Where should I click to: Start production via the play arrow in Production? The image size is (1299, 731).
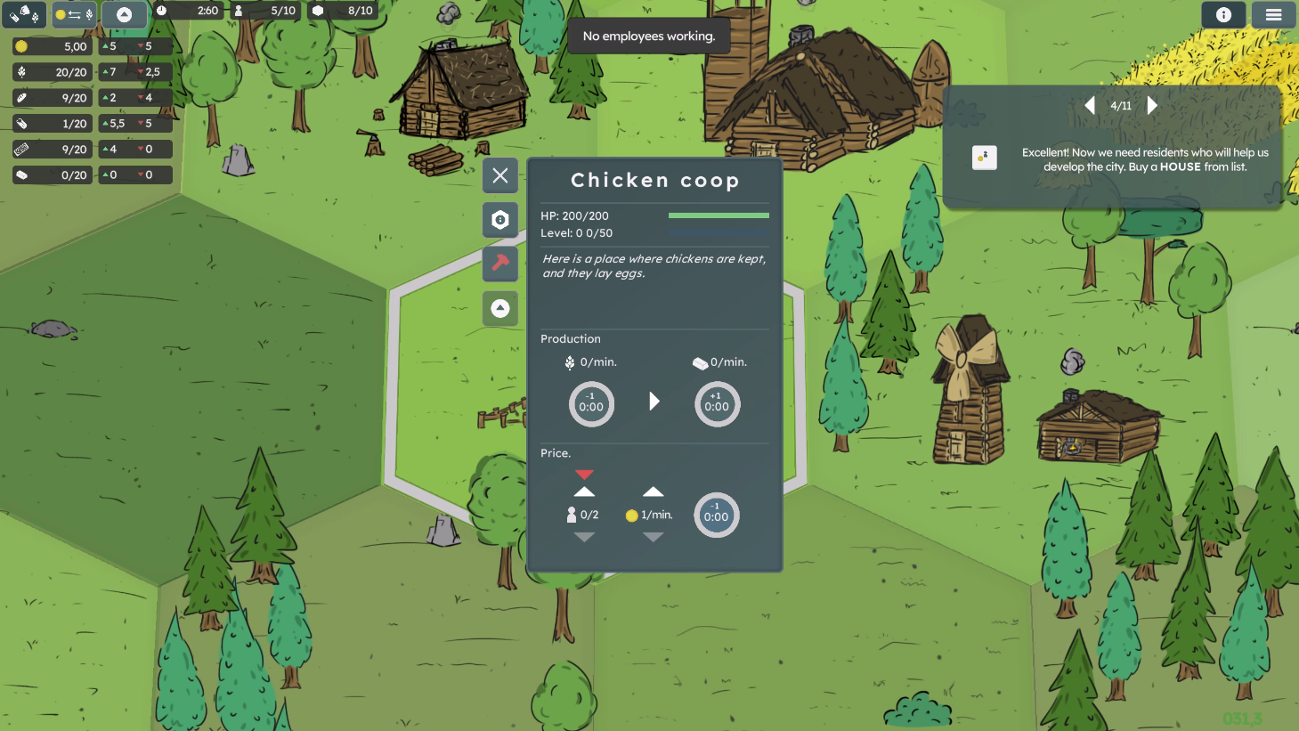point(654,401)
